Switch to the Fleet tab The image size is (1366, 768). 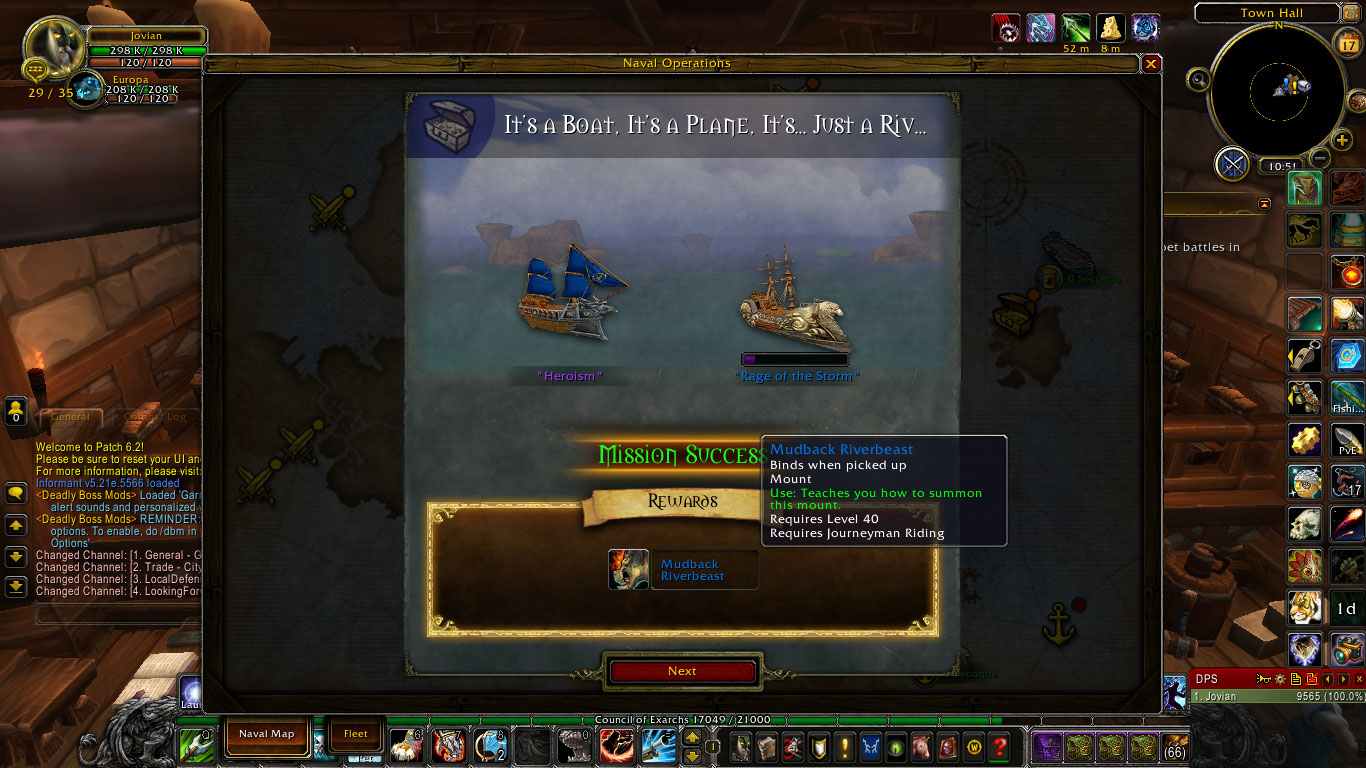(356, 734)
